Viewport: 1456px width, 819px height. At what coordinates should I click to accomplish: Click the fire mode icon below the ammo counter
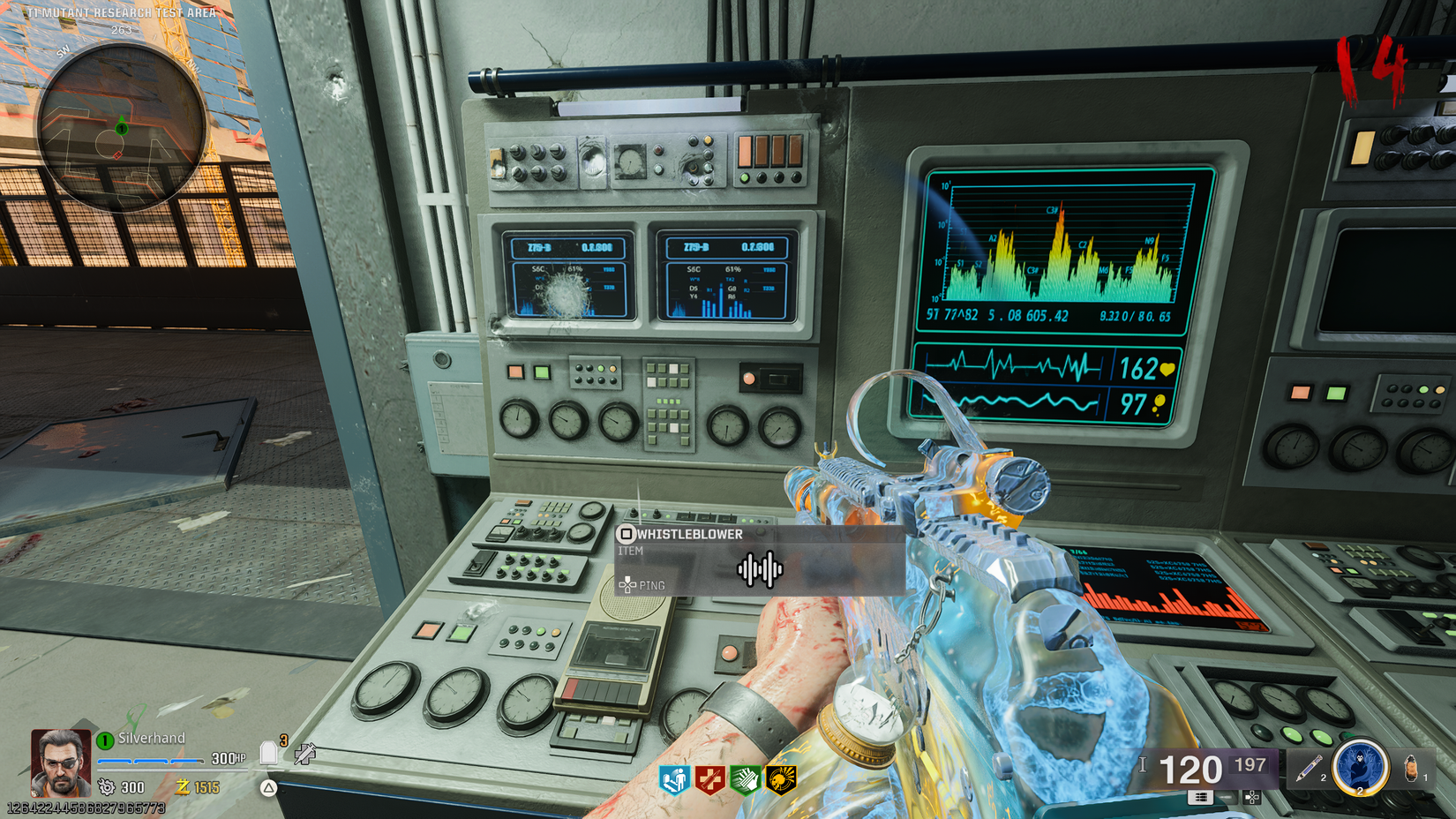click(1202, 797)
